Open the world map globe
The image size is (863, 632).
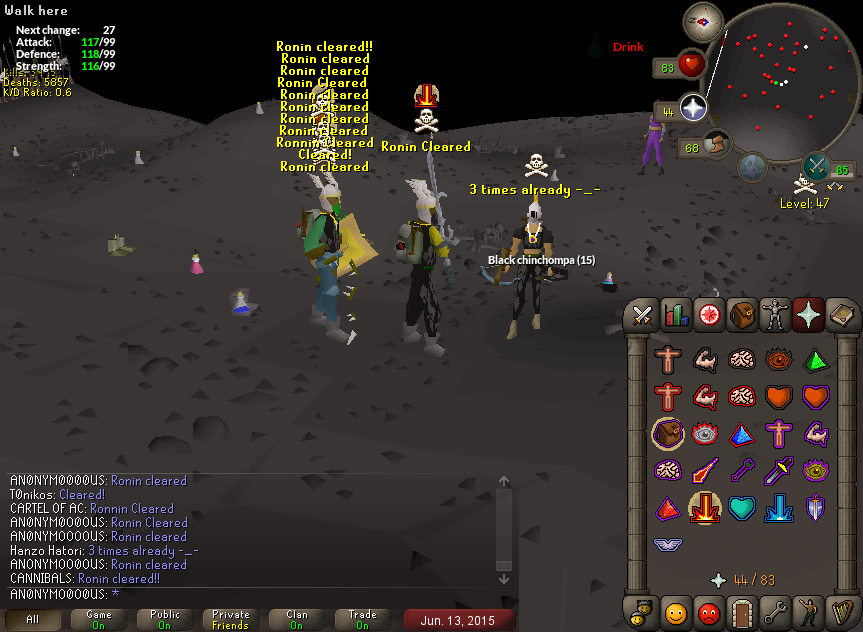[753, 167]
